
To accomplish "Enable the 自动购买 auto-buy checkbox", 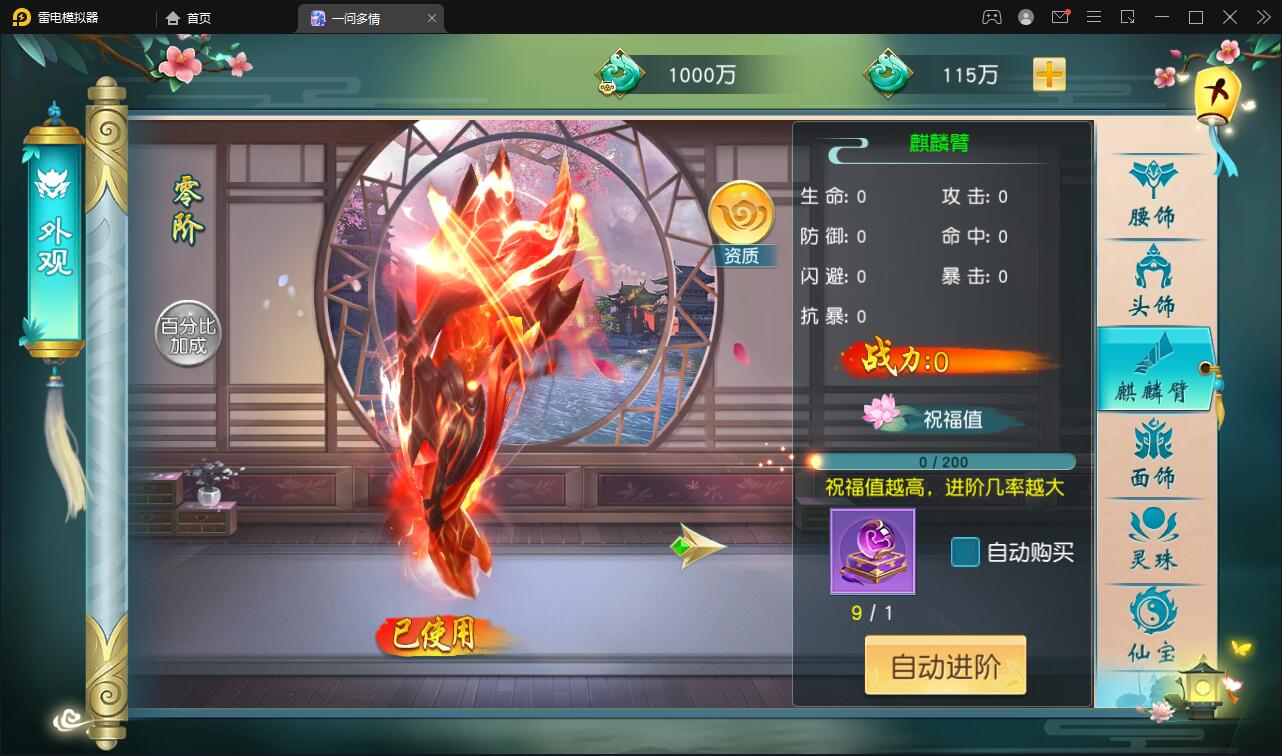I will (964, 551).
